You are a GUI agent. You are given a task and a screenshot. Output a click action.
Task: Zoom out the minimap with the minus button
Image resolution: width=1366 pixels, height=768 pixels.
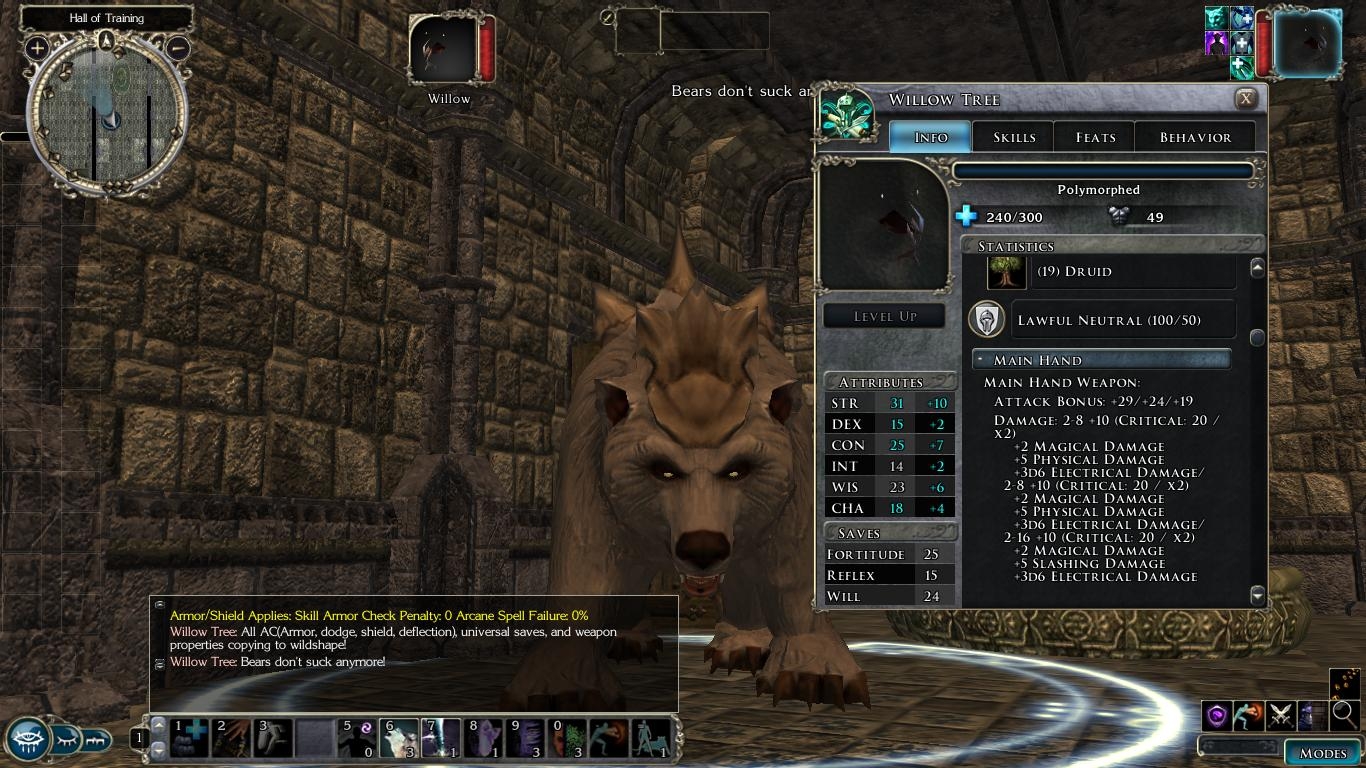point(177,47)
